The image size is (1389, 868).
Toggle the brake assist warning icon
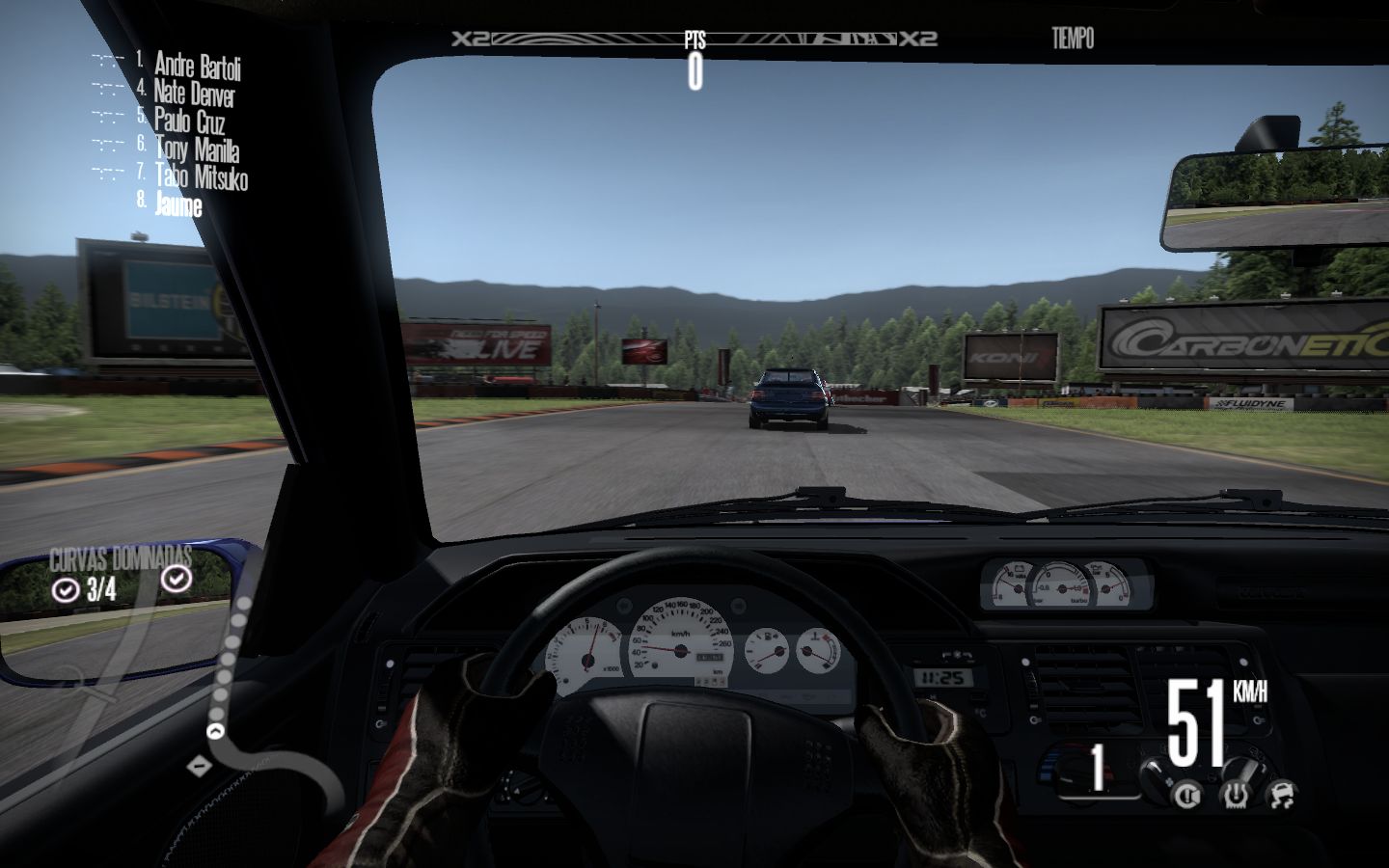pyautogui.click(x=1187, y=795)
